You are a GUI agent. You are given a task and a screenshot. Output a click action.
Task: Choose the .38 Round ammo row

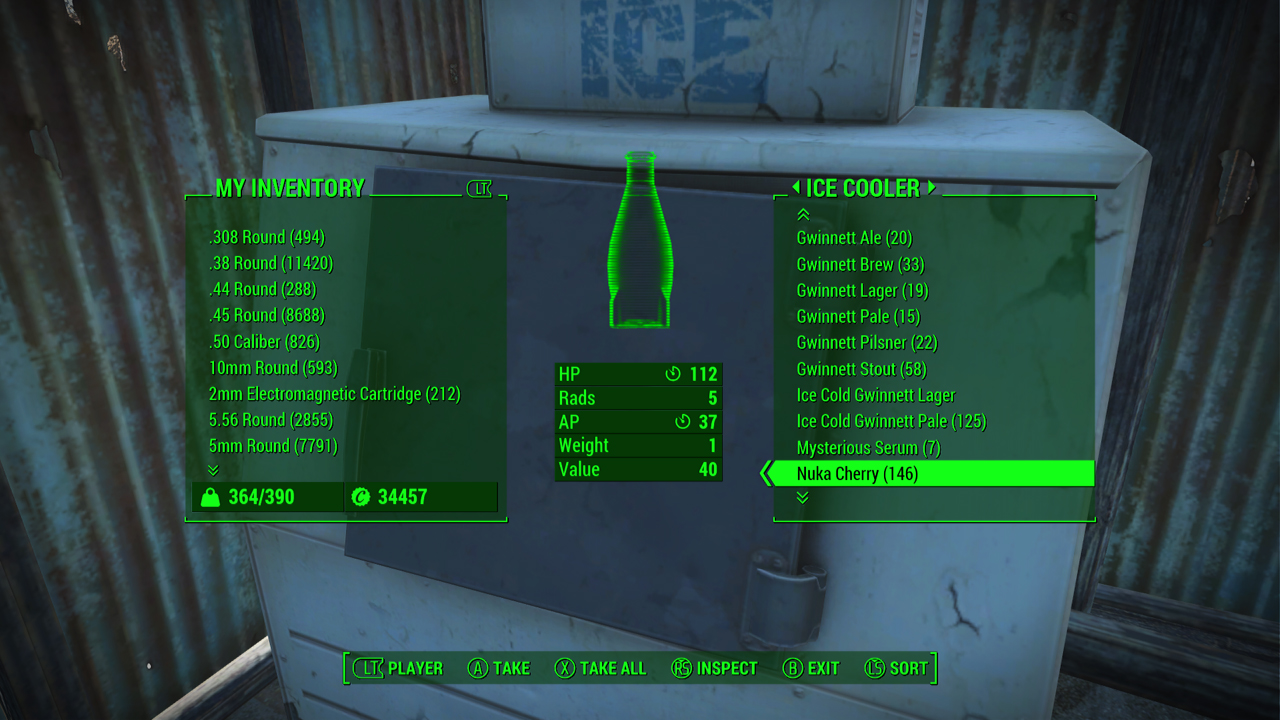271,264
